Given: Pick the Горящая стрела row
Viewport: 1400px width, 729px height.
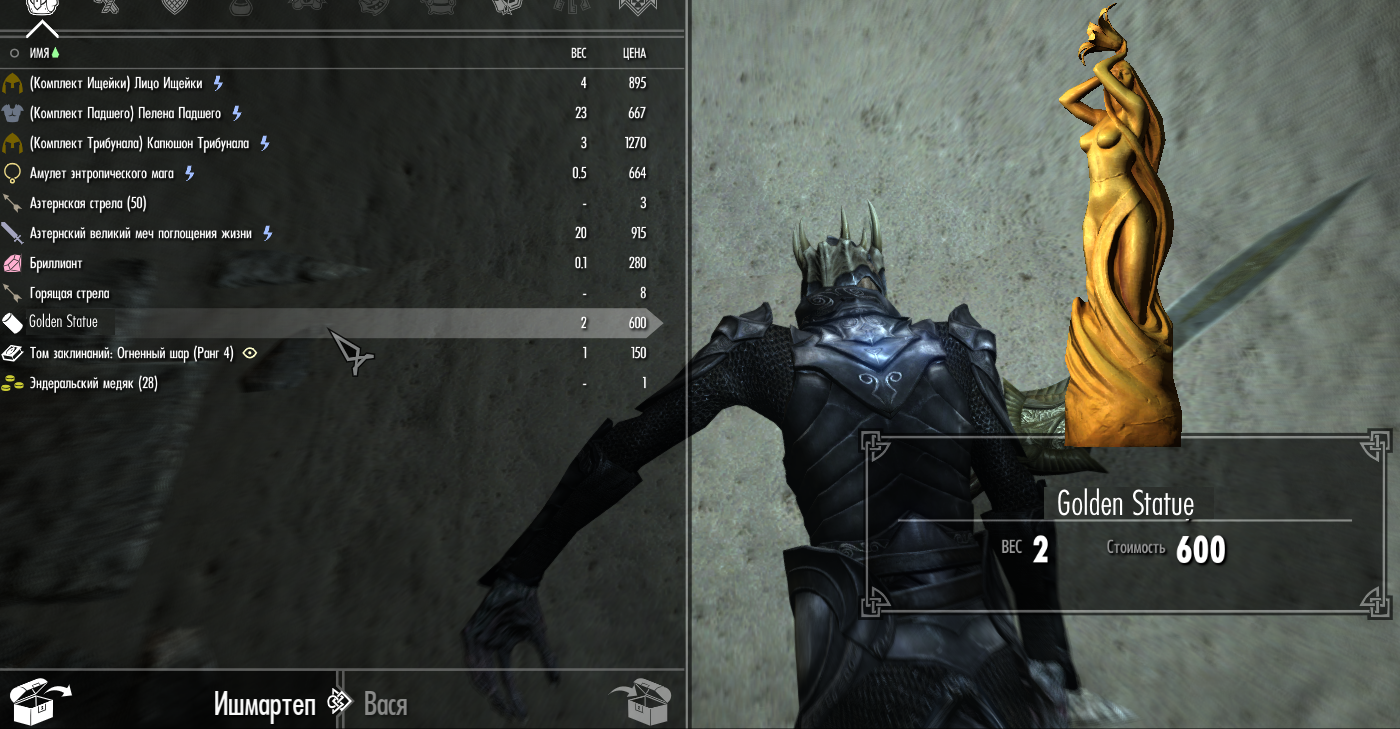Looking at the screenshot, I should 70,293.
